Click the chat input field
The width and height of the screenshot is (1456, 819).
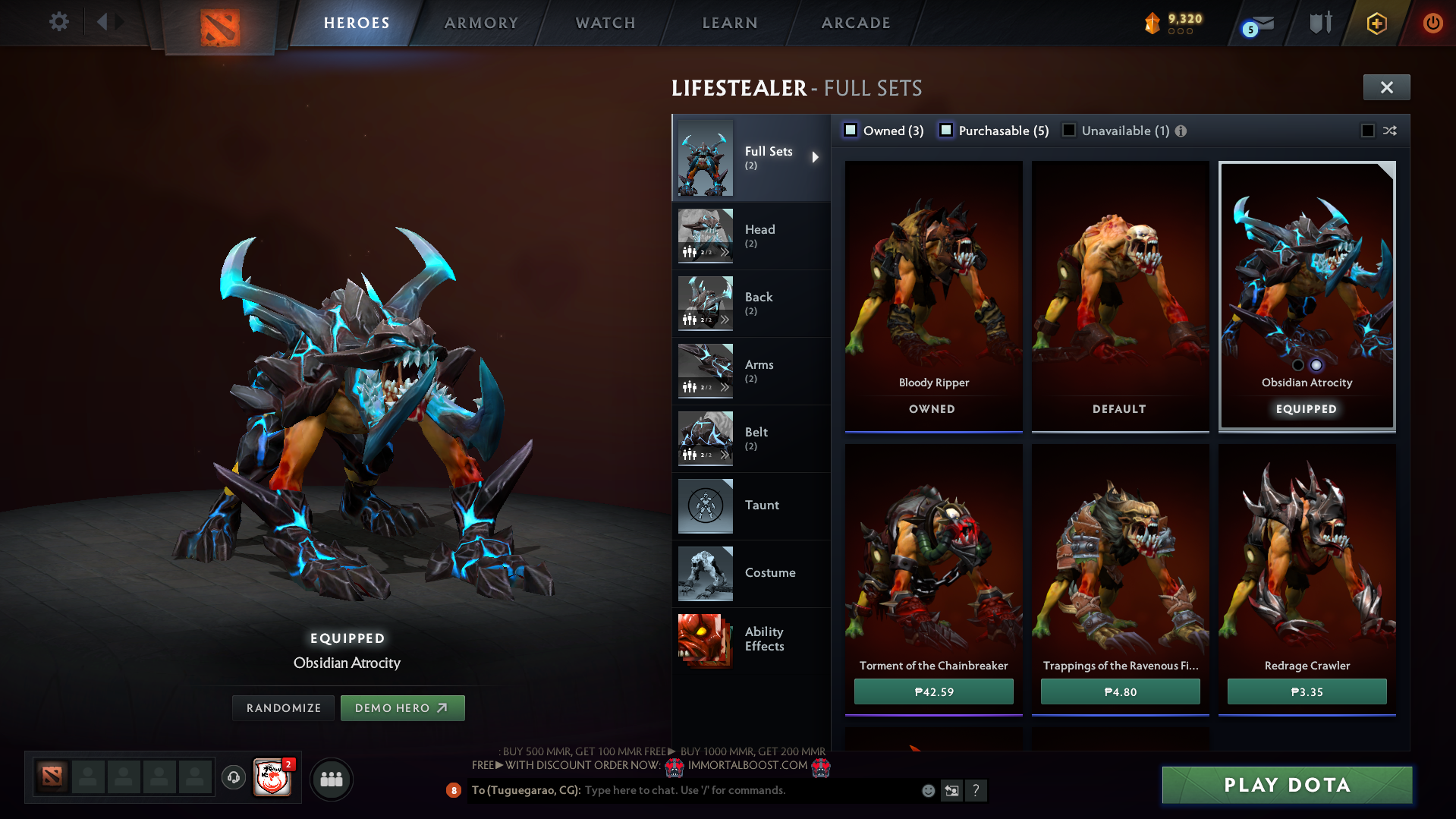728,790
